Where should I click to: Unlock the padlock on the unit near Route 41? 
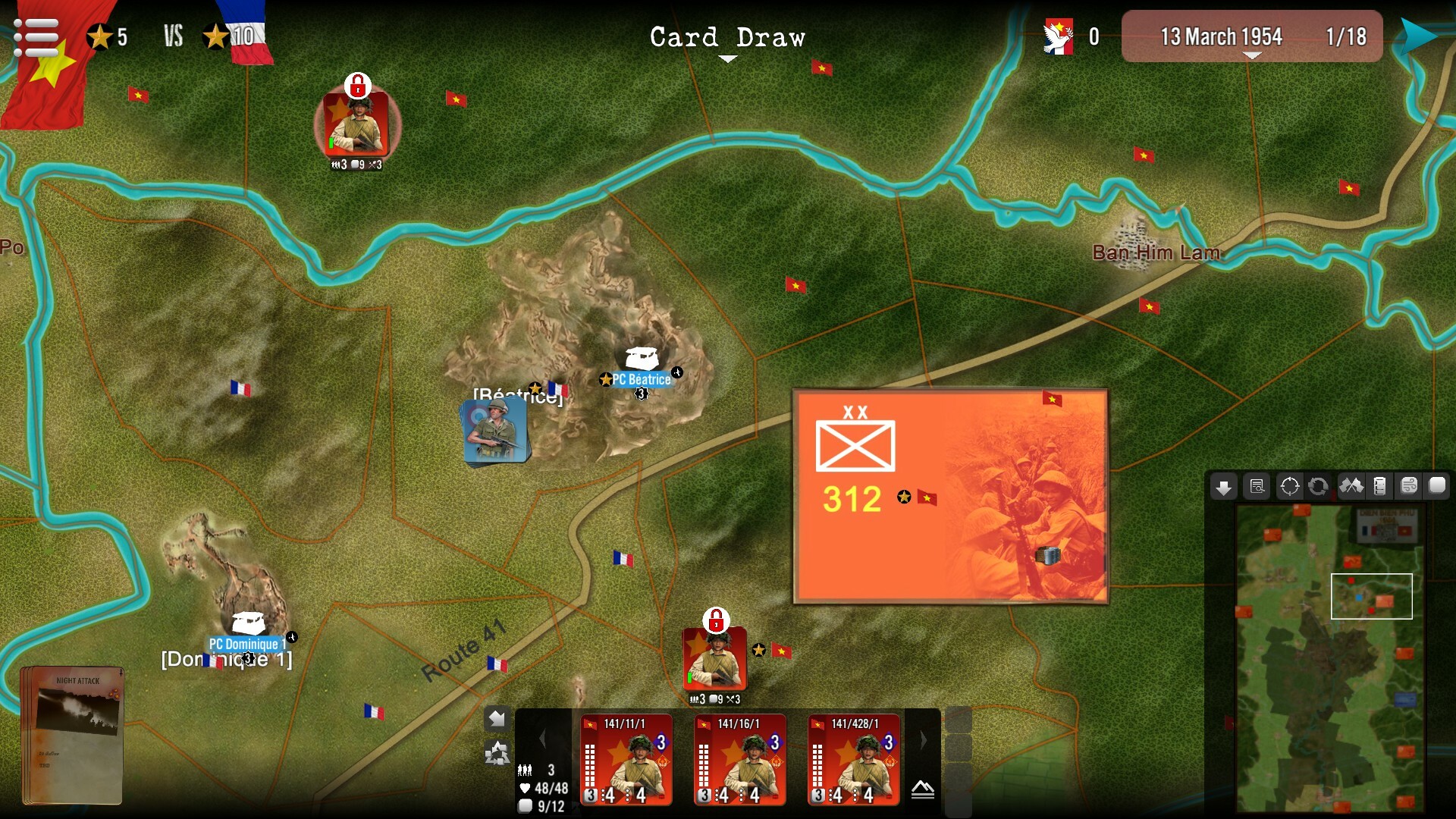click(x=716, y=620)
